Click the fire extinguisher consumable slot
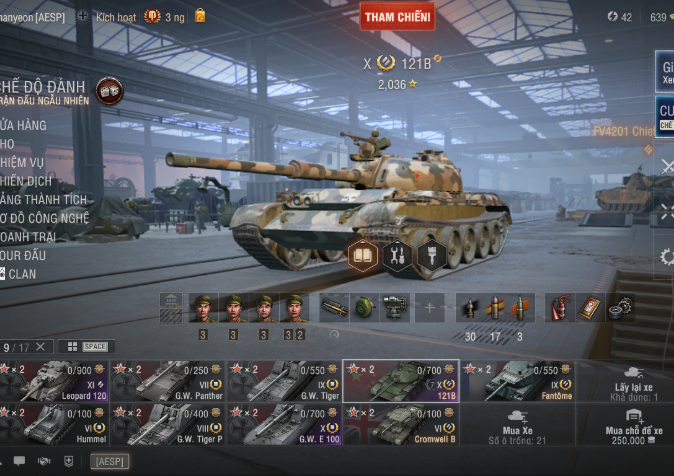Image resolution: width=674 pixels, height=476 pixels. [558, 306]
